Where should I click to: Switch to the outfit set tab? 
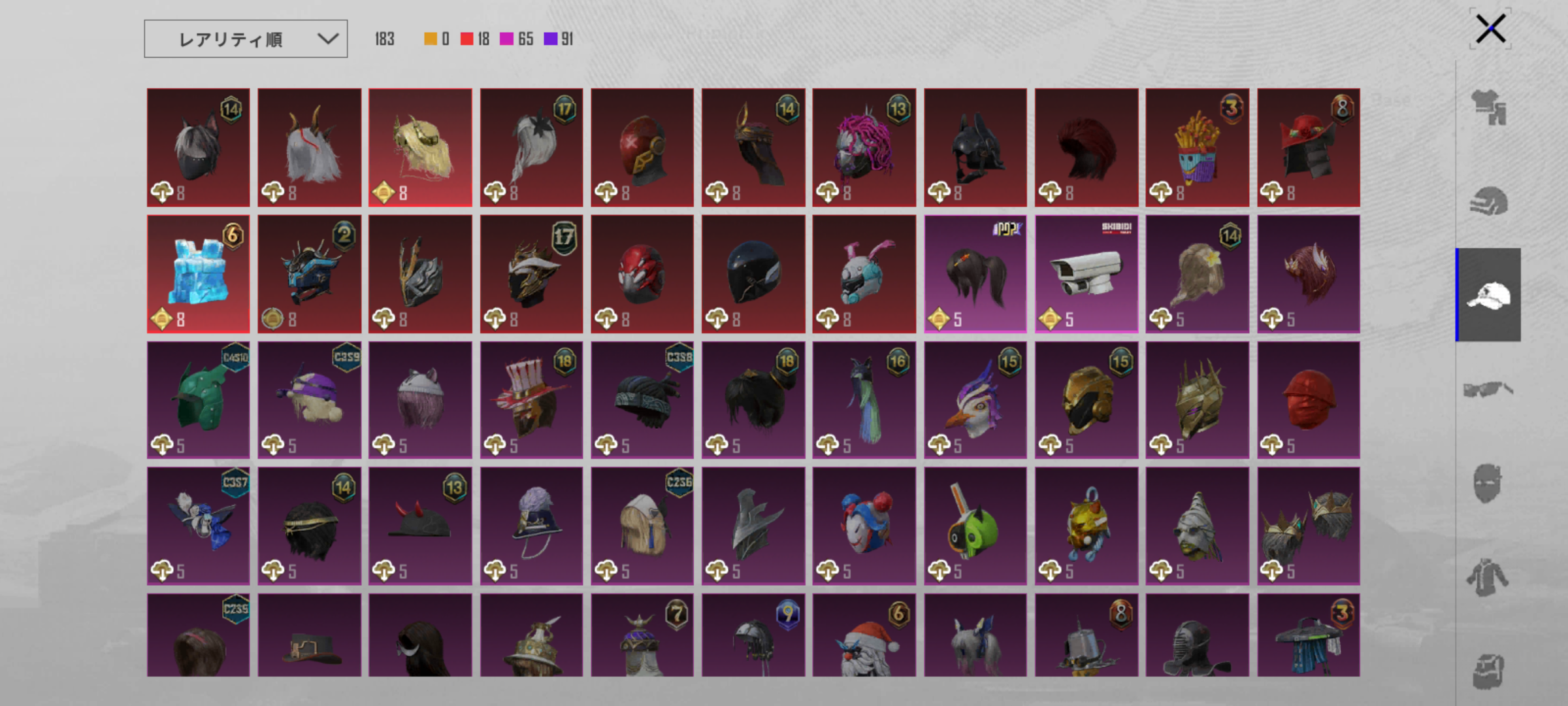pyautogui.click(x=1488, y=107)
